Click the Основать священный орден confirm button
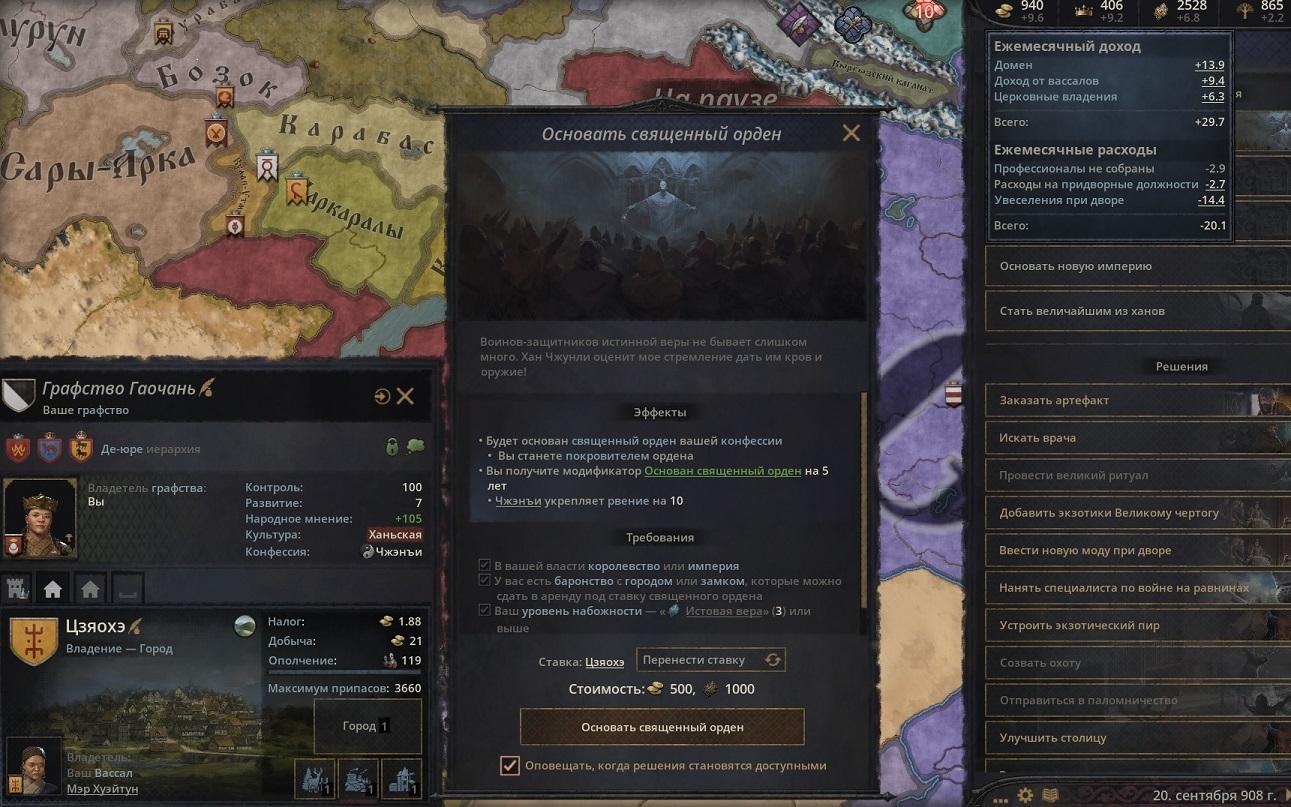The width and height of the screenshot is (1291, 807). [662, 727]
